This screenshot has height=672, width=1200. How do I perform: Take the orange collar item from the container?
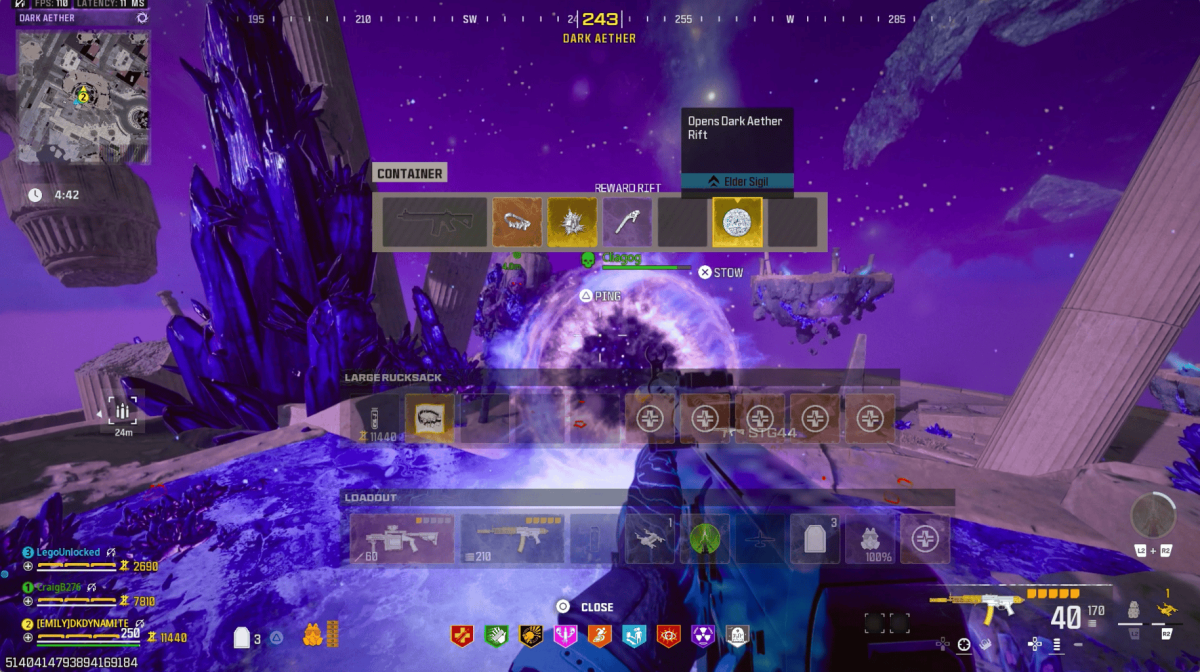[x=517, y=222]
